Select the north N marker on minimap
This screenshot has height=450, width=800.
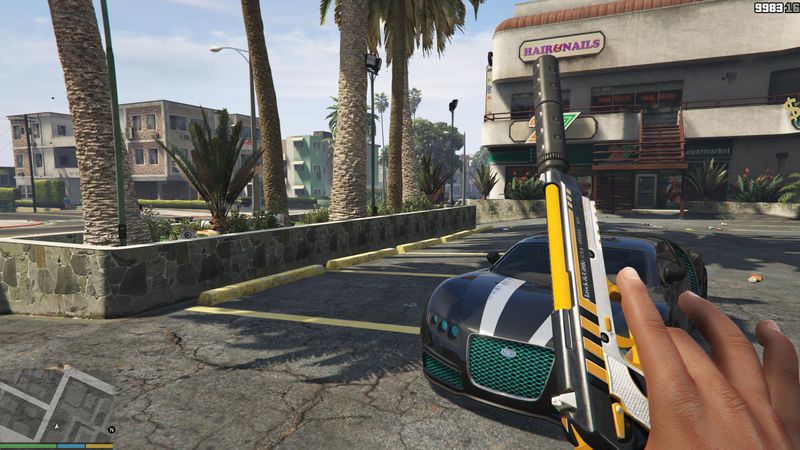click(x=112, y=429)
